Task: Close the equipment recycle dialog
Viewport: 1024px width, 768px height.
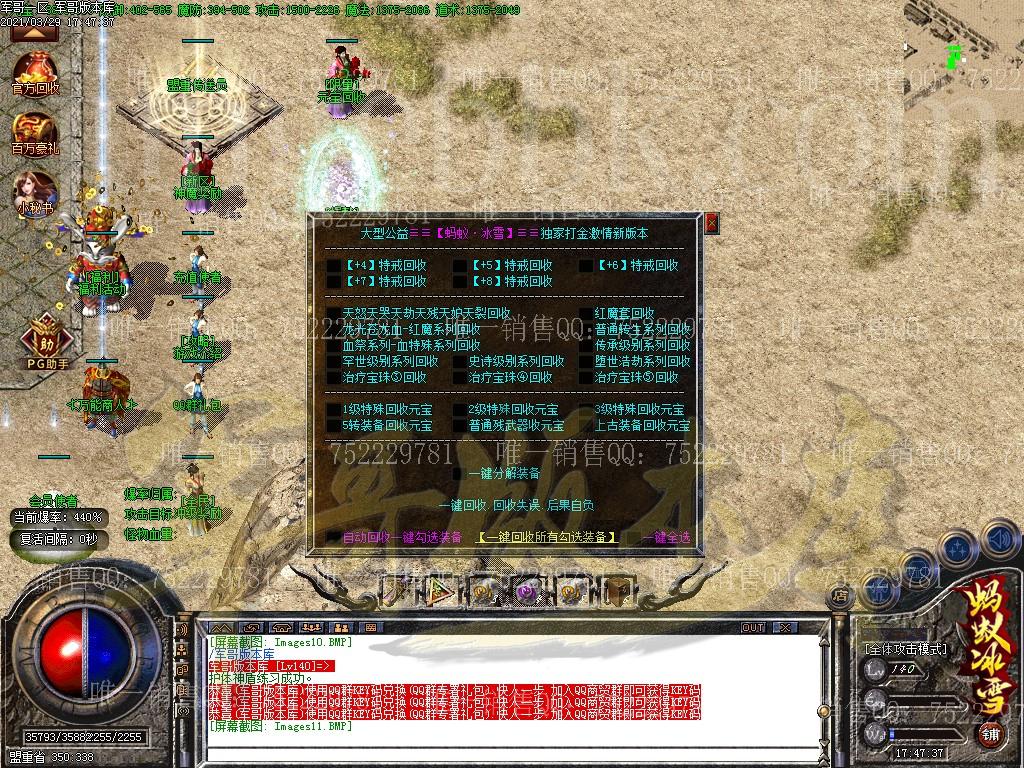Action: (x=712, y=223)
